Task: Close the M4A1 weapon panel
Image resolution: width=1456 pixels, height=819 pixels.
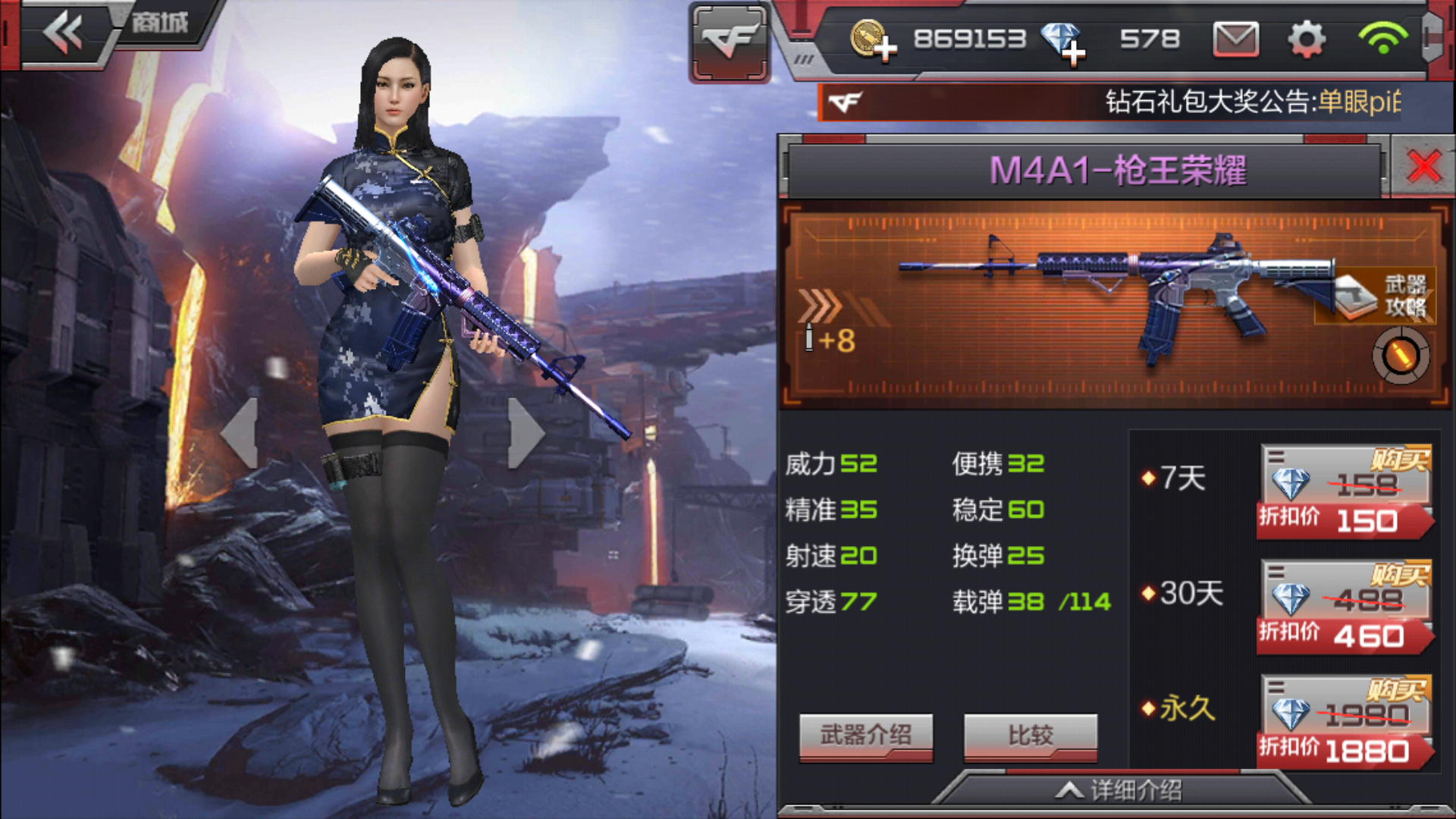Action: [1423, 166]
